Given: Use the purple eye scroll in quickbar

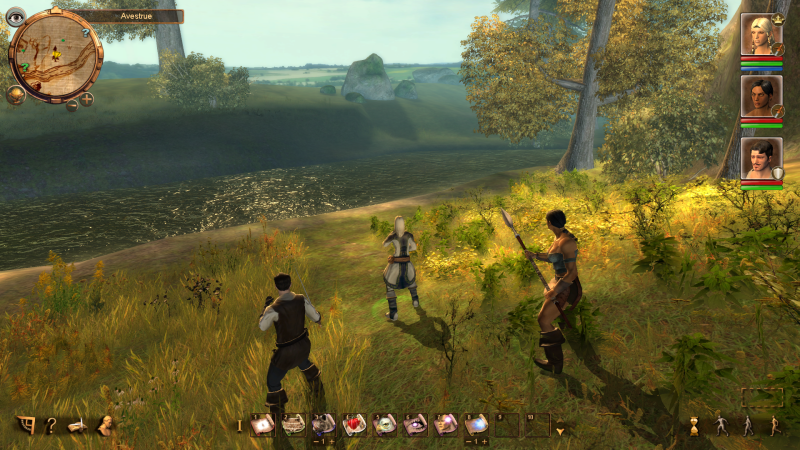Looking at the screenshot, I should pyautogui.click(x=415, y=425).
